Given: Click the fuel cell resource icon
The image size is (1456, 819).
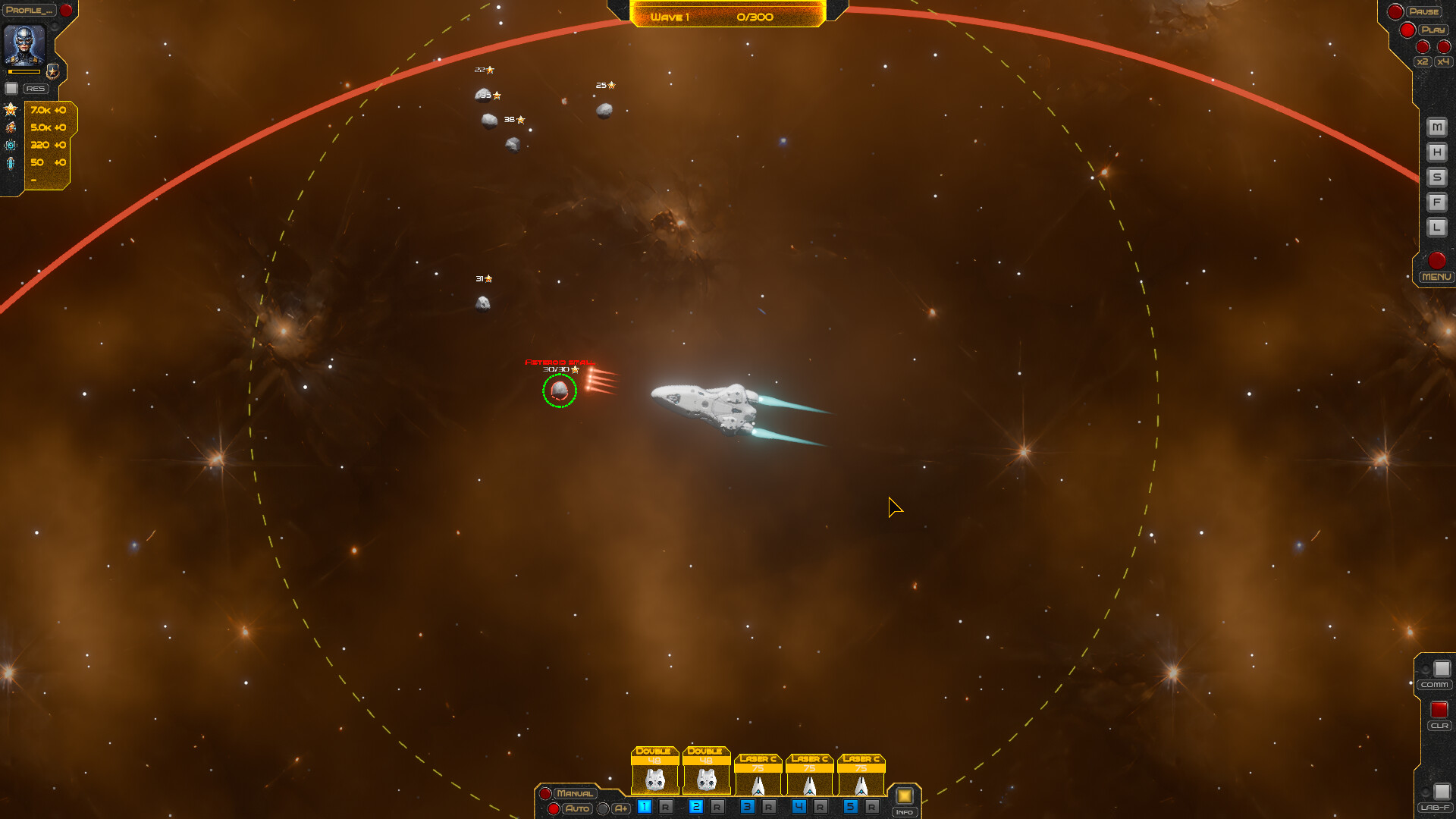Looking at the screenshot, I should pyautogui.click(x=11, y=162).
